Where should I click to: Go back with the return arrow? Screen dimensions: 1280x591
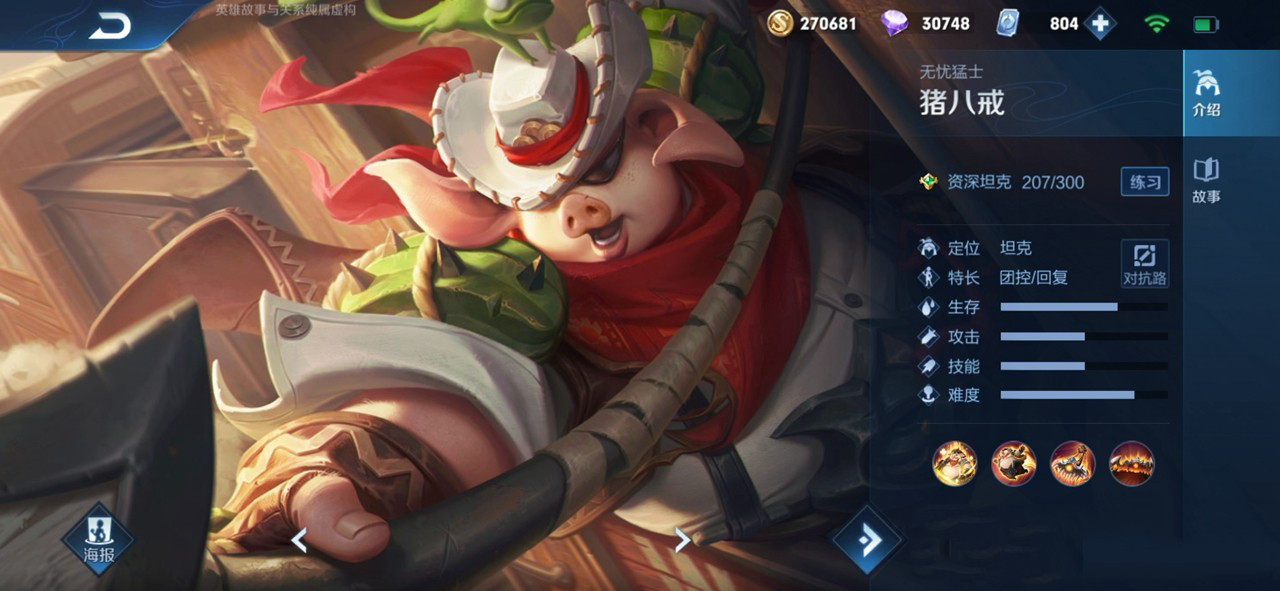pyautogui.click(x=110, y=27)
